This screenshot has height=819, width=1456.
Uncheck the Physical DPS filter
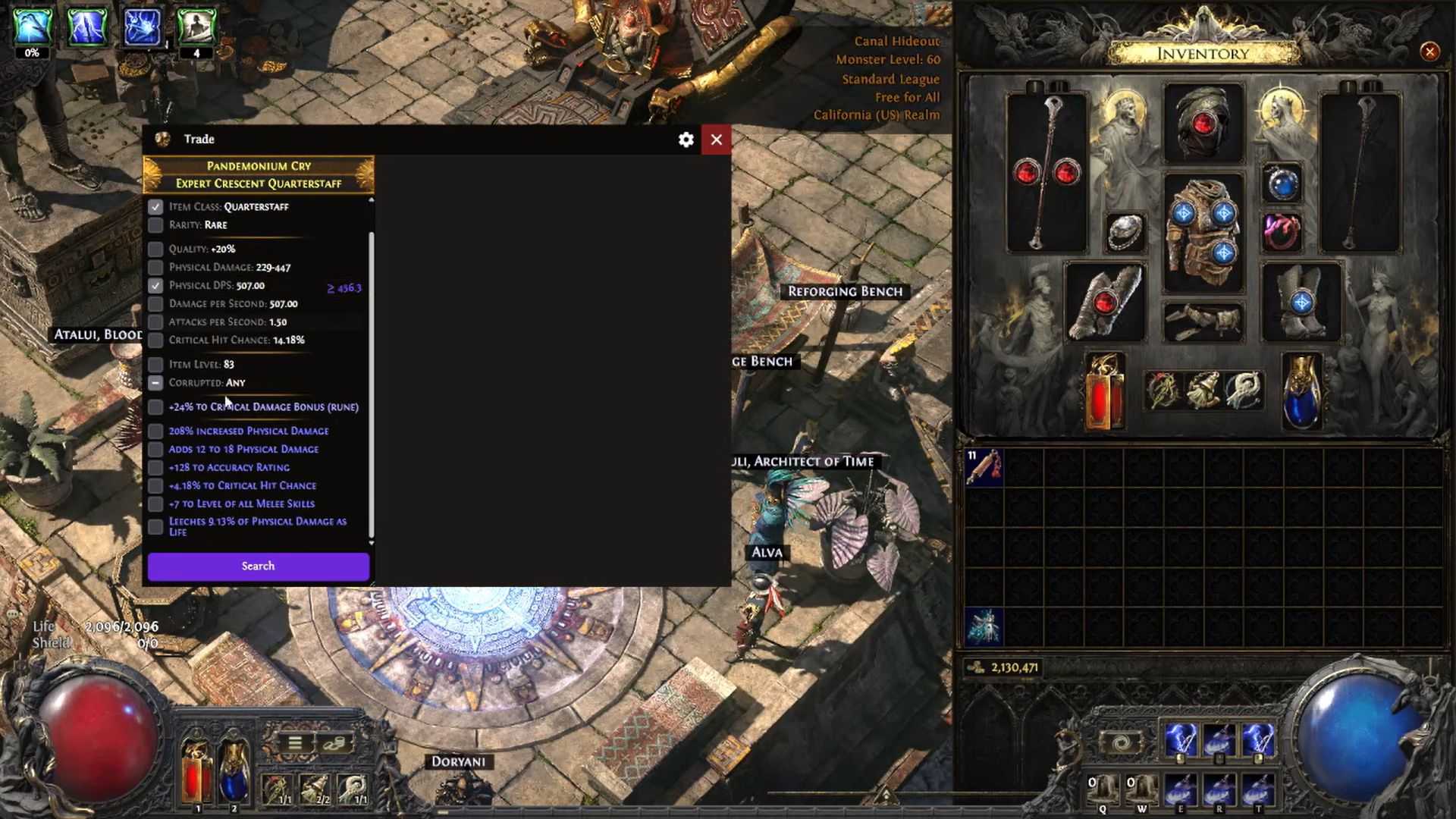pos(156,285)
